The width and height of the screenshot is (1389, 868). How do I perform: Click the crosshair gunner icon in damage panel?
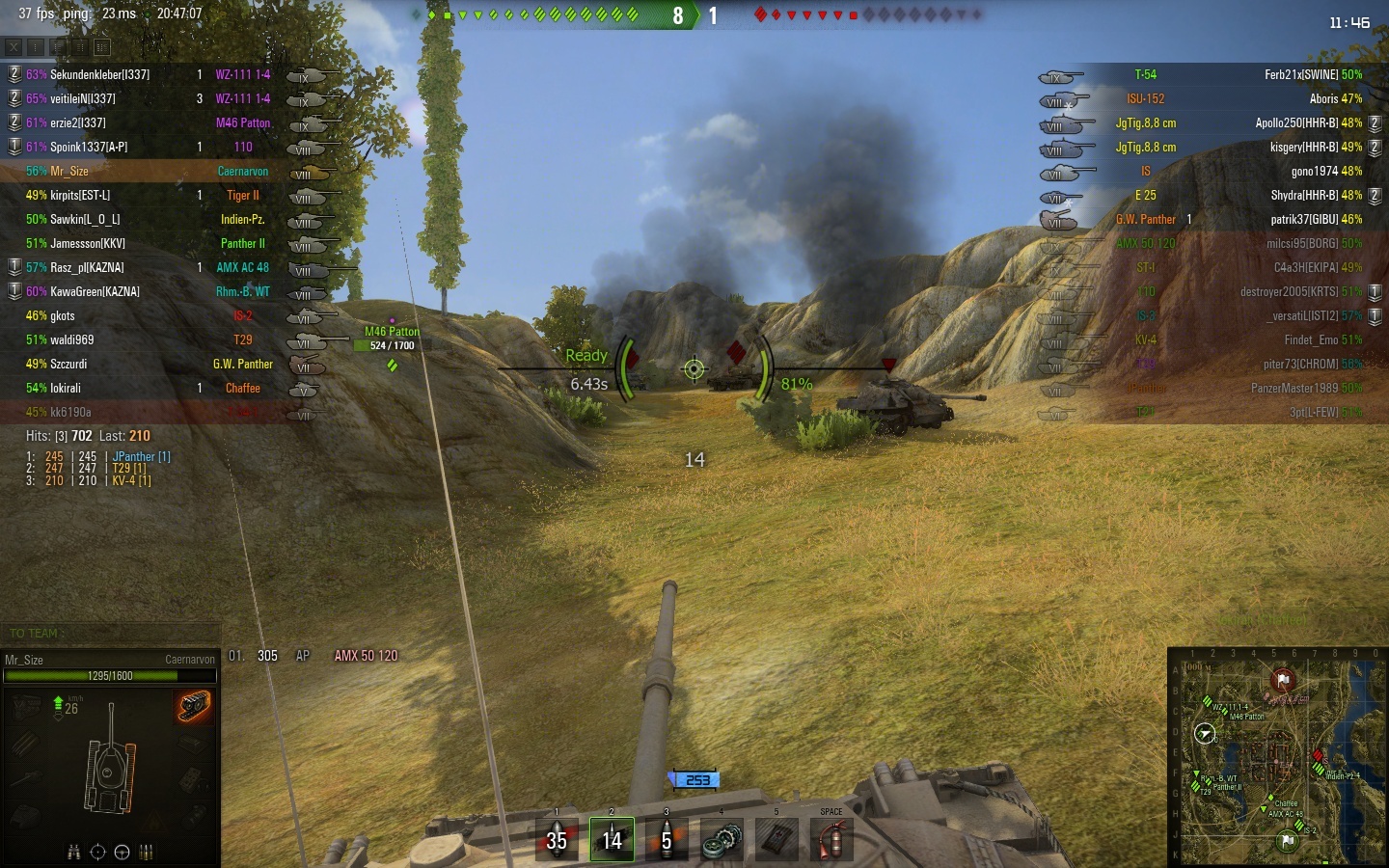click(97, 852)
